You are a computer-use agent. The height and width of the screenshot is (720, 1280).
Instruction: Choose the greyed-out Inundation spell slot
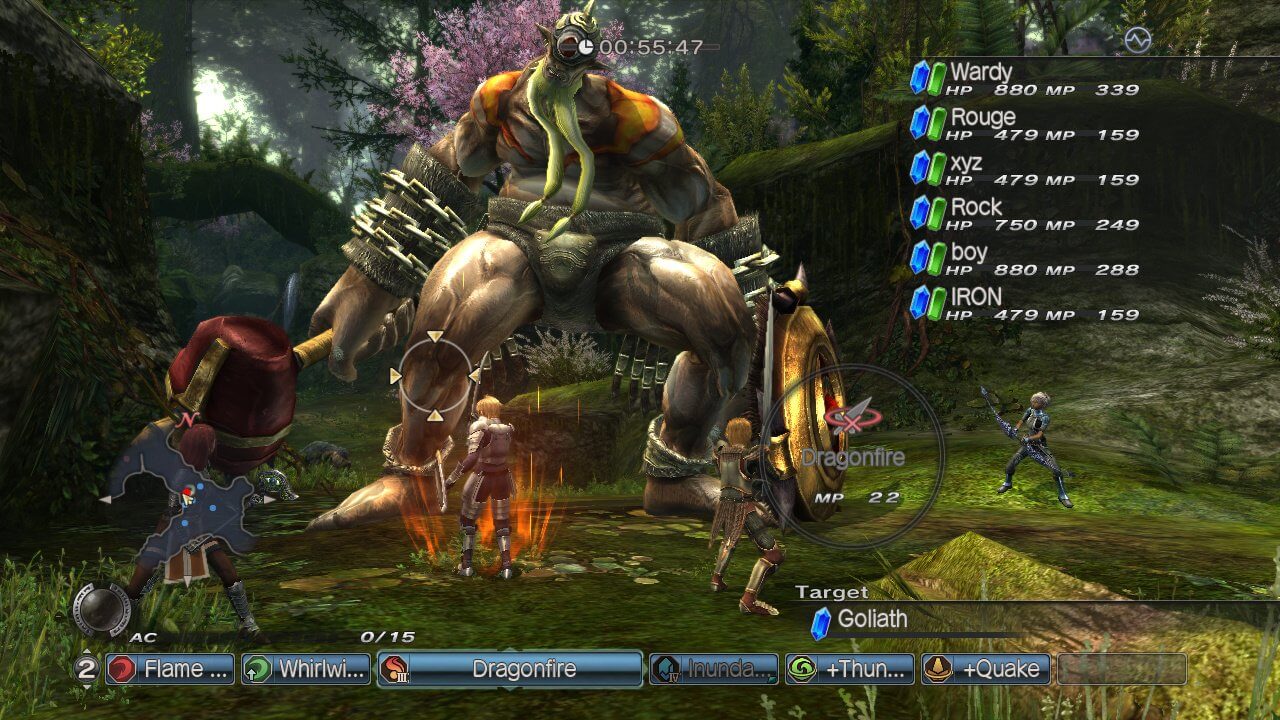tap(714, 669)
